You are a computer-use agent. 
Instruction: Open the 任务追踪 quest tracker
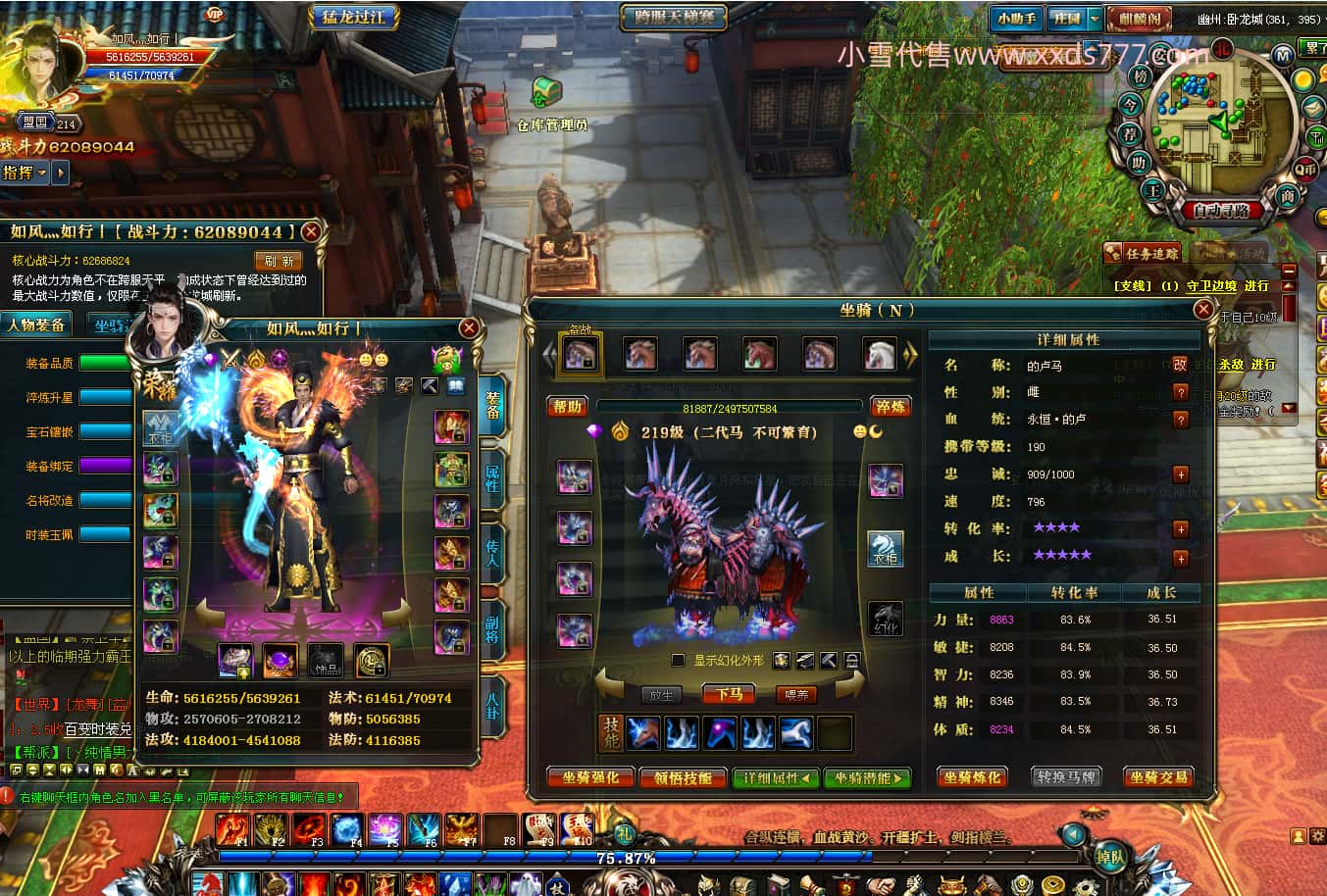point(1143,253)
